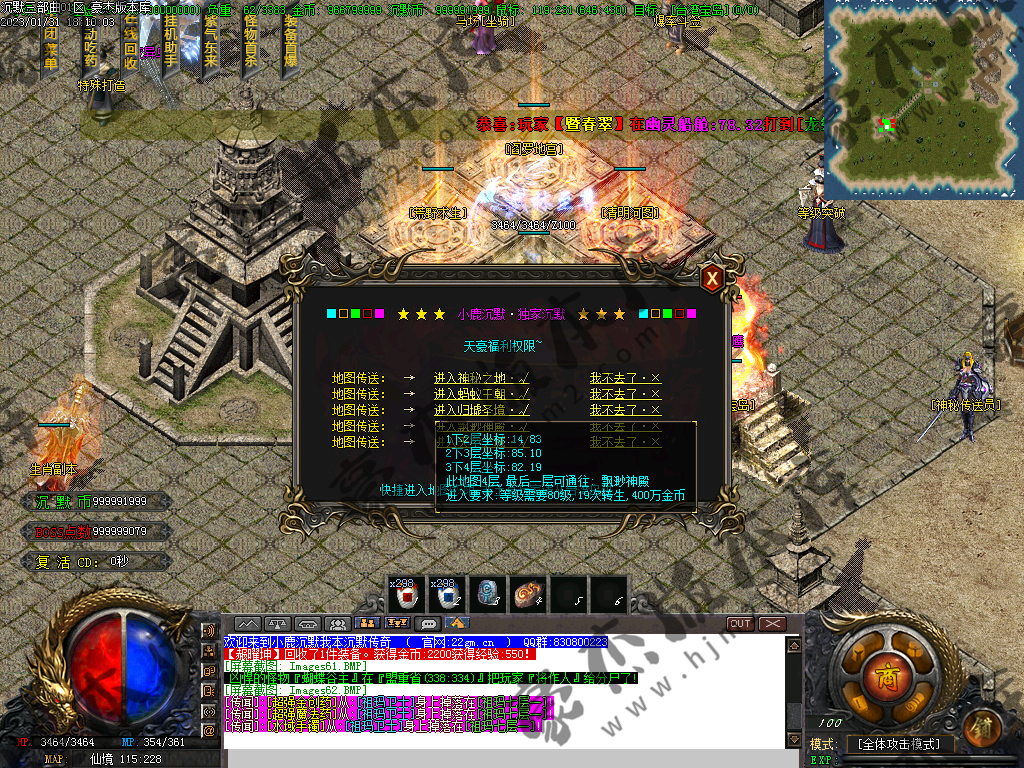The width and height of the screenshot is (1024, 768).
Task: Use the red potion in hotbar slot 1
Action: [407, 596]
